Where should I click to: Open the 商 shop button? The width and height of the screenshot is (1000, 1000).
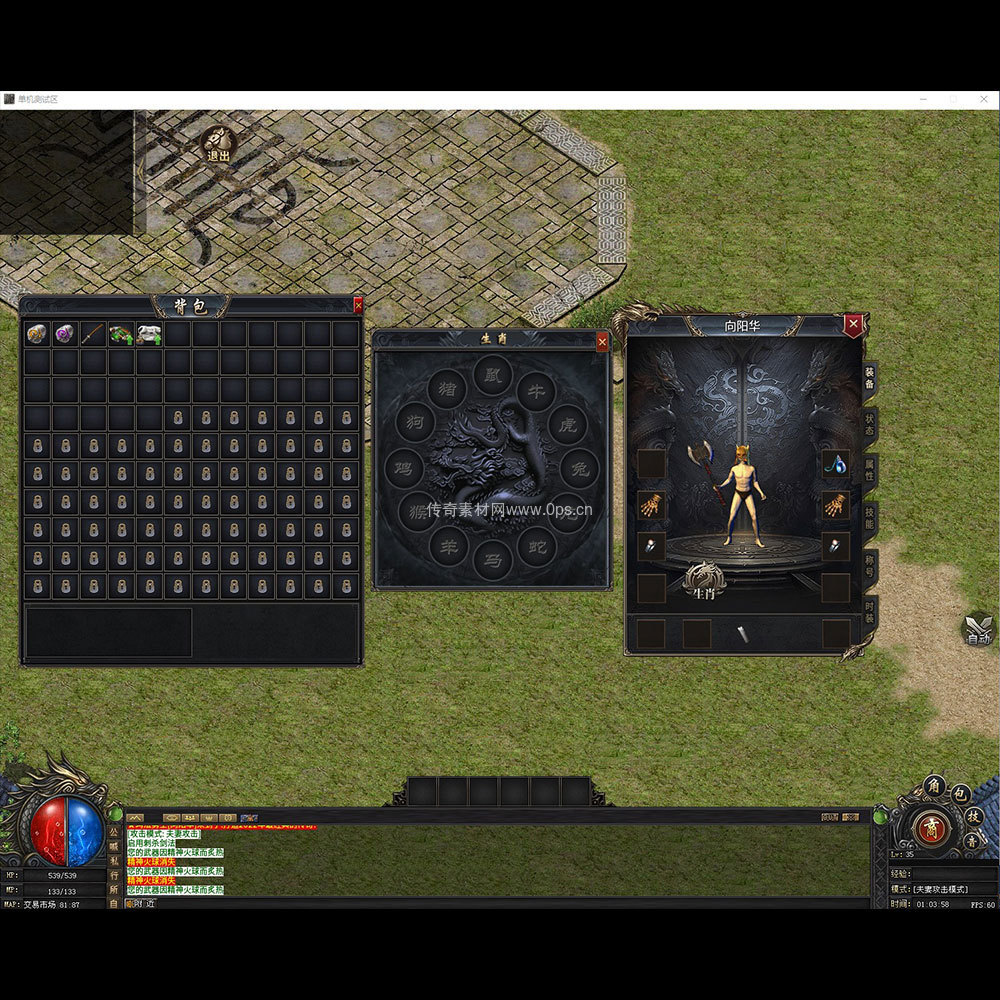click(x=931, y=829)
